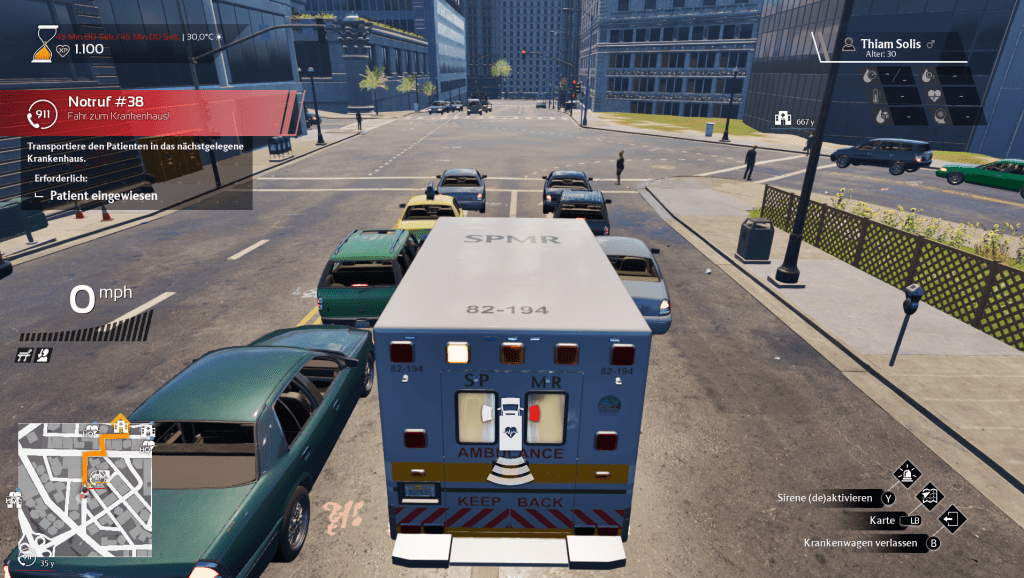Click the hospital distance waypoint icon

[x=784, y=120]
